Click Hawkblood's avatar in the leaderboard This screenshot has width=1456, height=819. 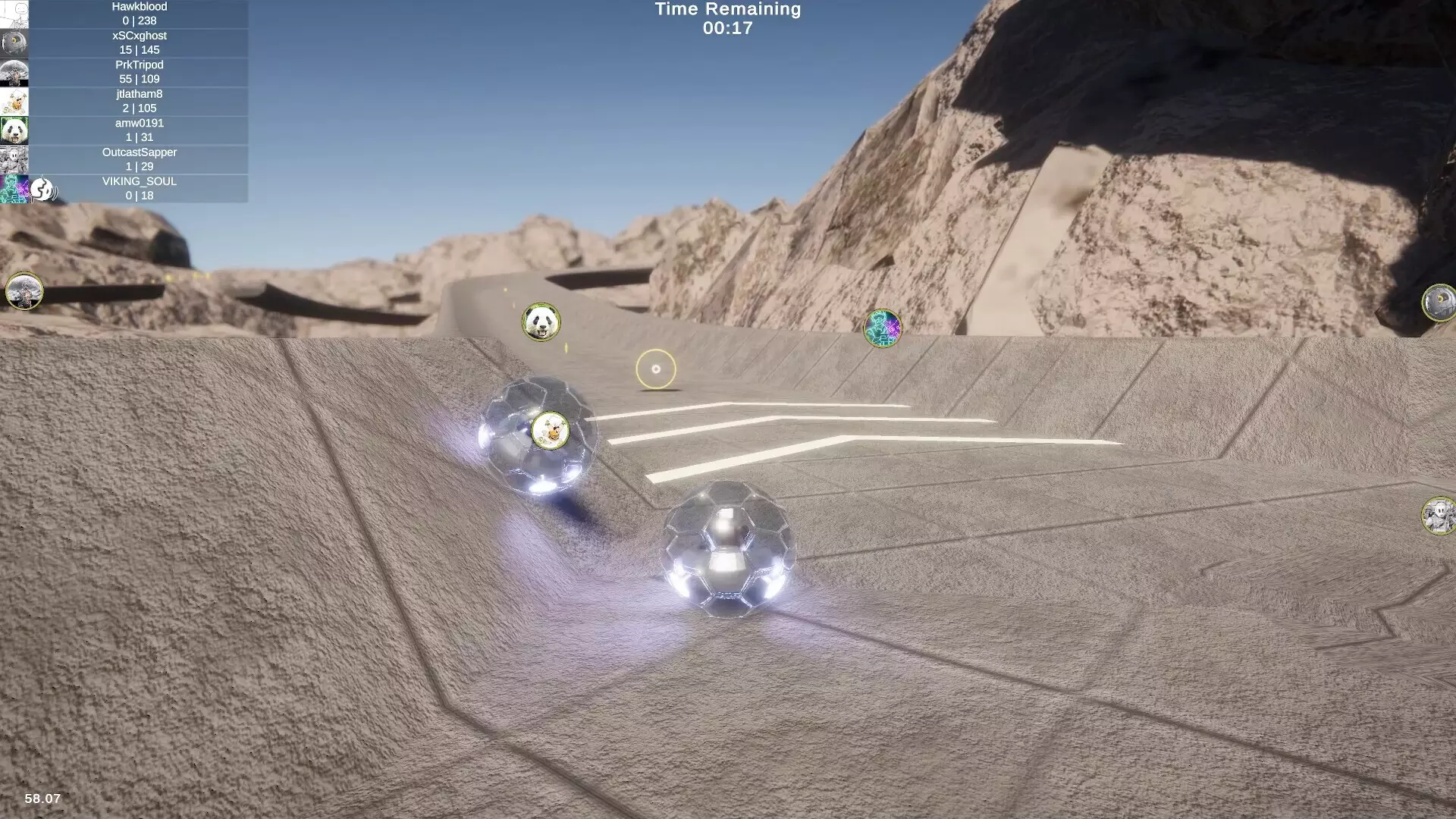(x=14, y=14)
